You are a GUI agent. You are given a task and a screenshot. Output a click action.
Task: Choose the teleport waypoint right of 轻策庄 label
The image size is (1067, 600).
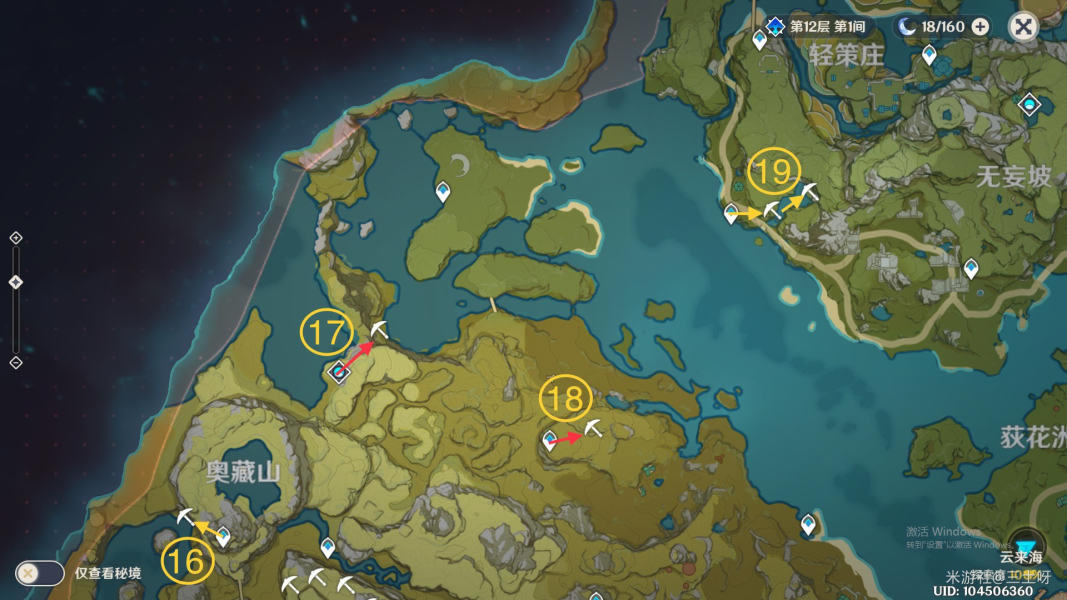(929, 54)
